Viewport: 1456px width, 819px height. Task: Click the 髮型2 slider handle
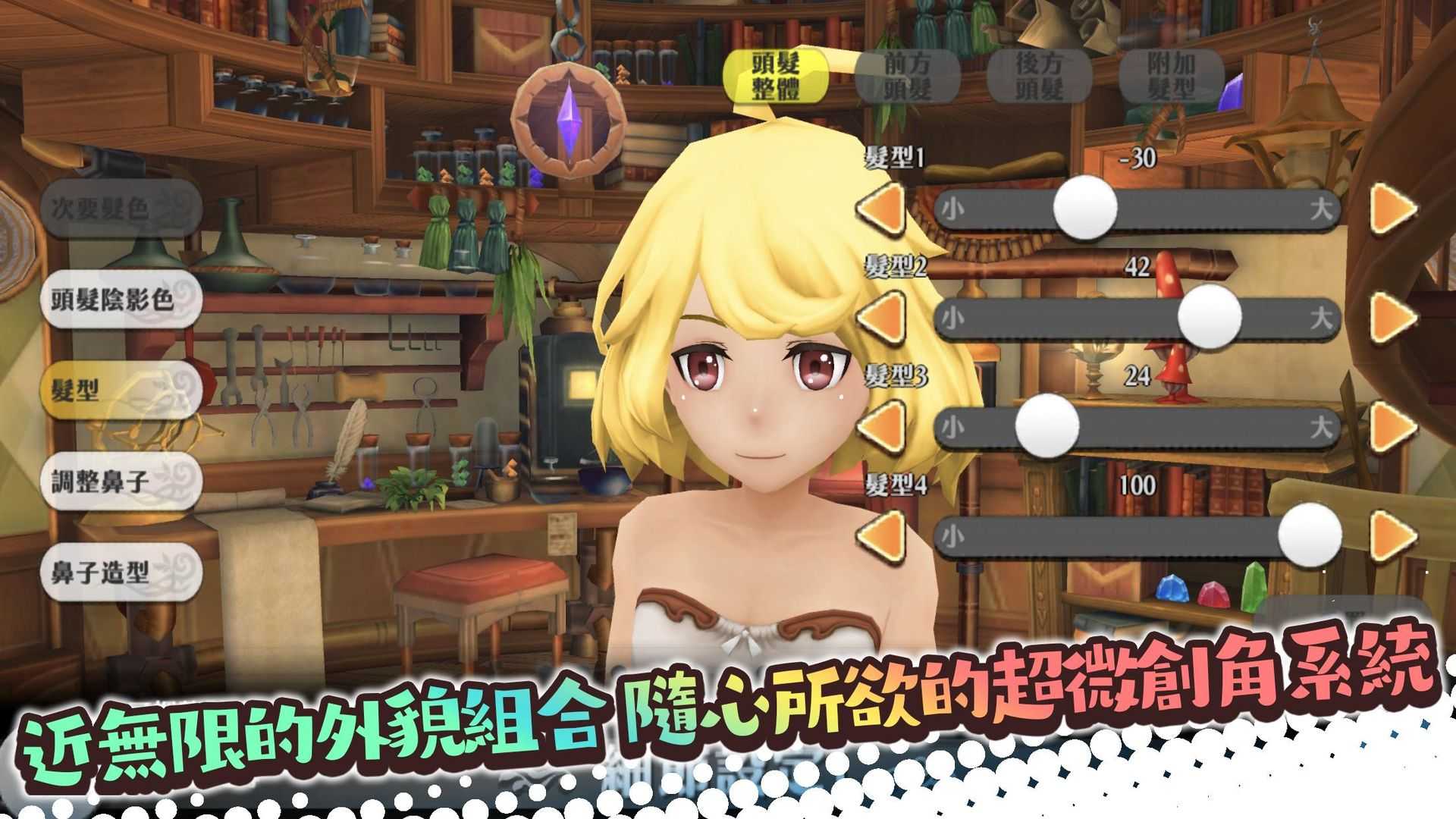point(1210,318)
